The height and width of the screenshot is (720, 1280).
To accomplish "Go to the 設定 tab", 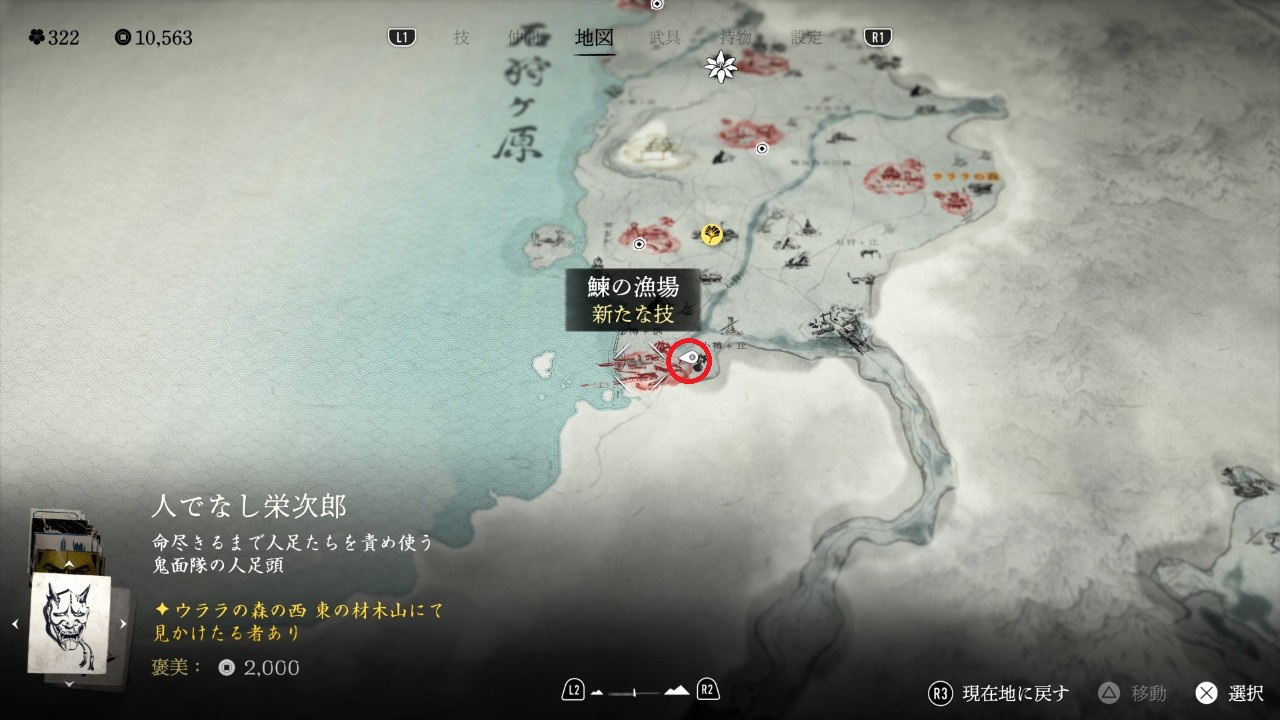I will tap(806, 38).
